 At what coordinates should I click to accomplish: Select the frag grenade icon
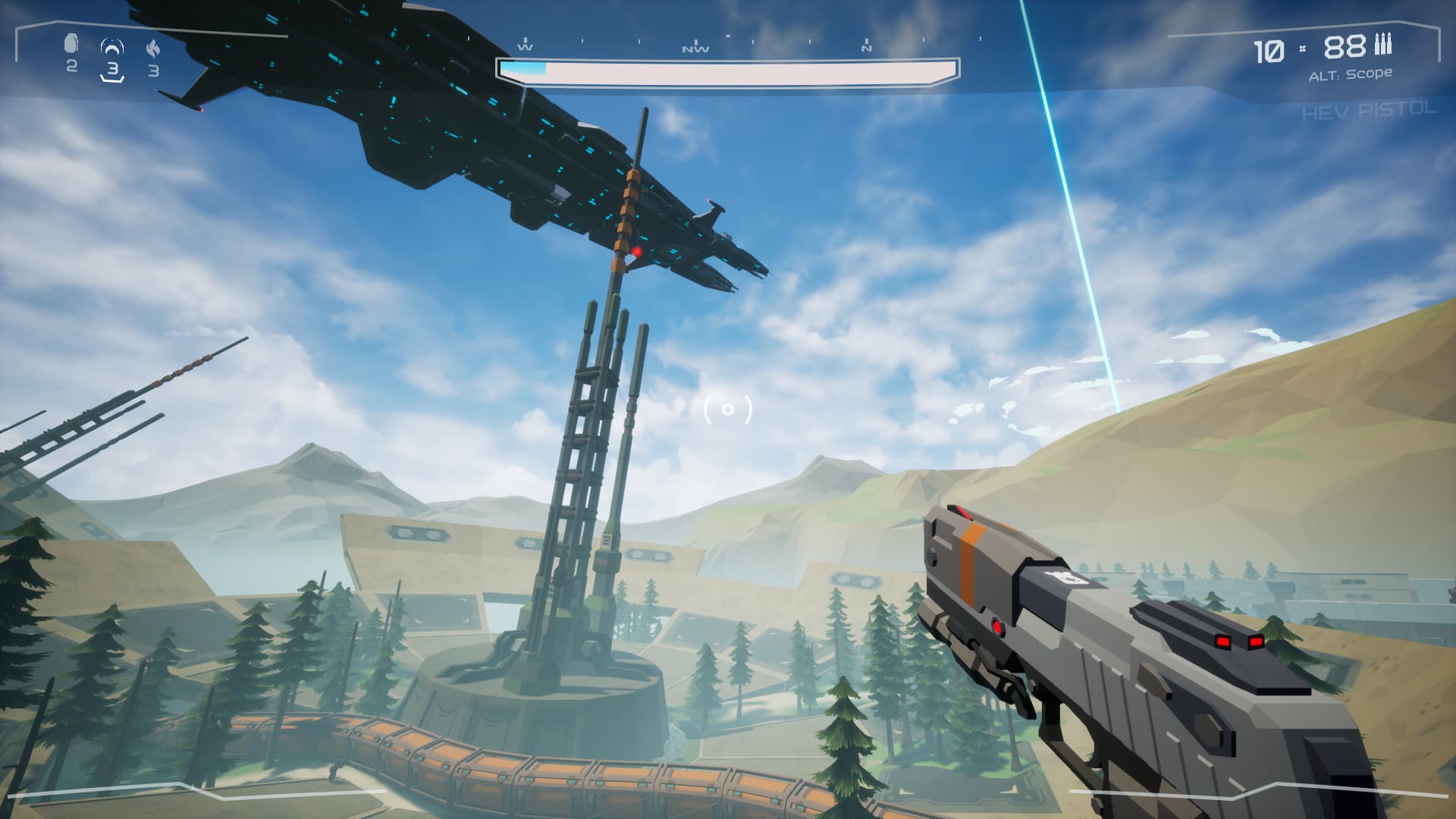tap(71, 45)
